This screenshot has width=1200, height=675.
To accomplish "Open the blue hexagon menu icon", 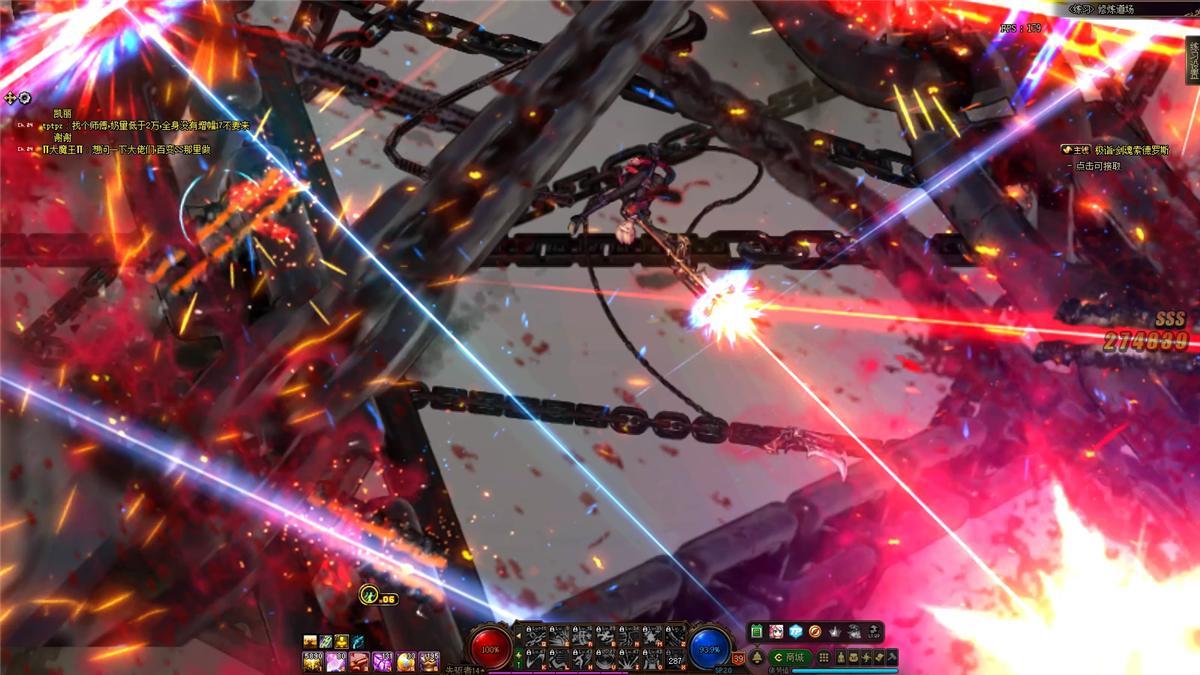I will pos(795,632).
